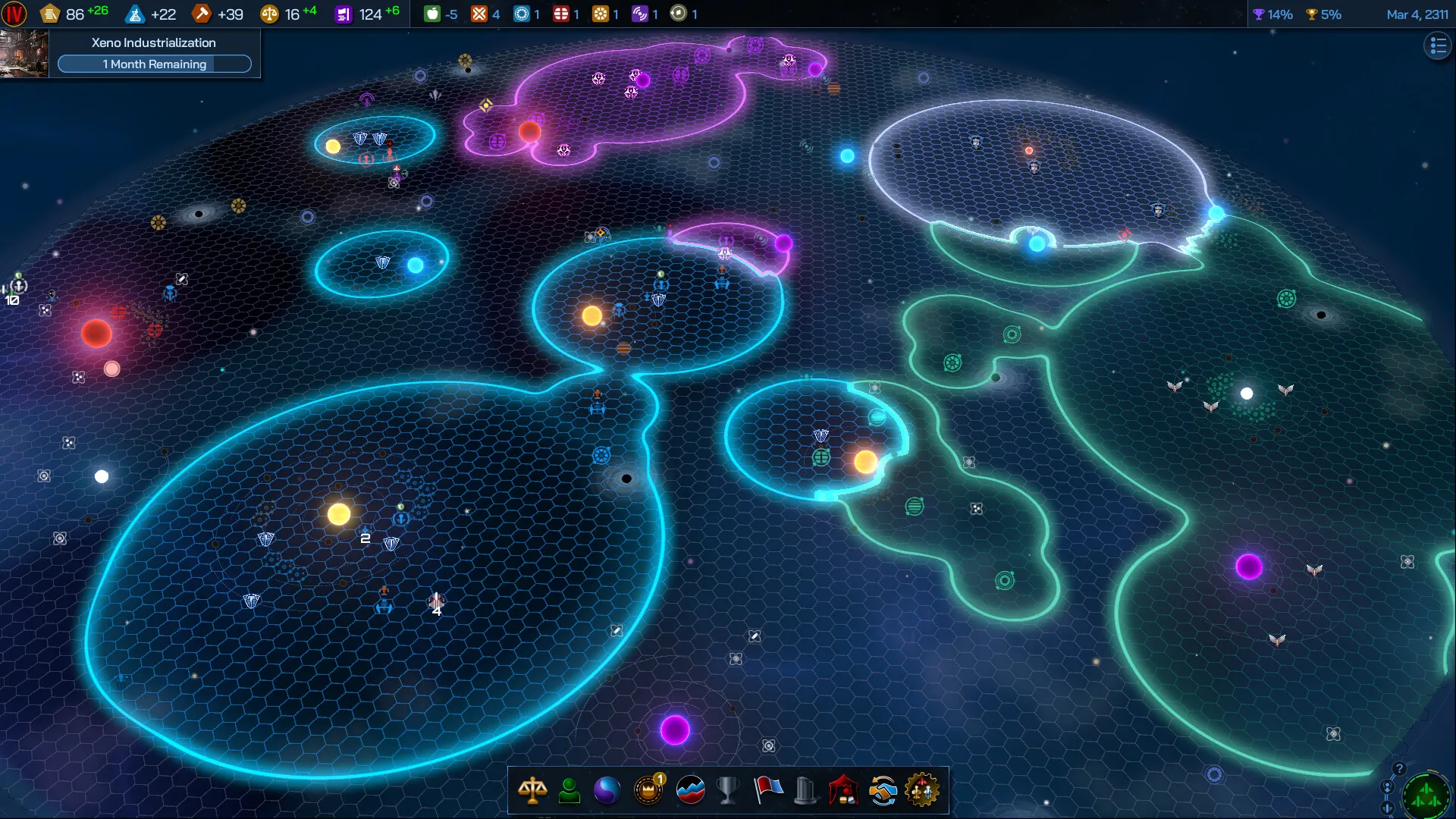Click the 1 Month Remaining progress bar

click(x=155, y=64)
